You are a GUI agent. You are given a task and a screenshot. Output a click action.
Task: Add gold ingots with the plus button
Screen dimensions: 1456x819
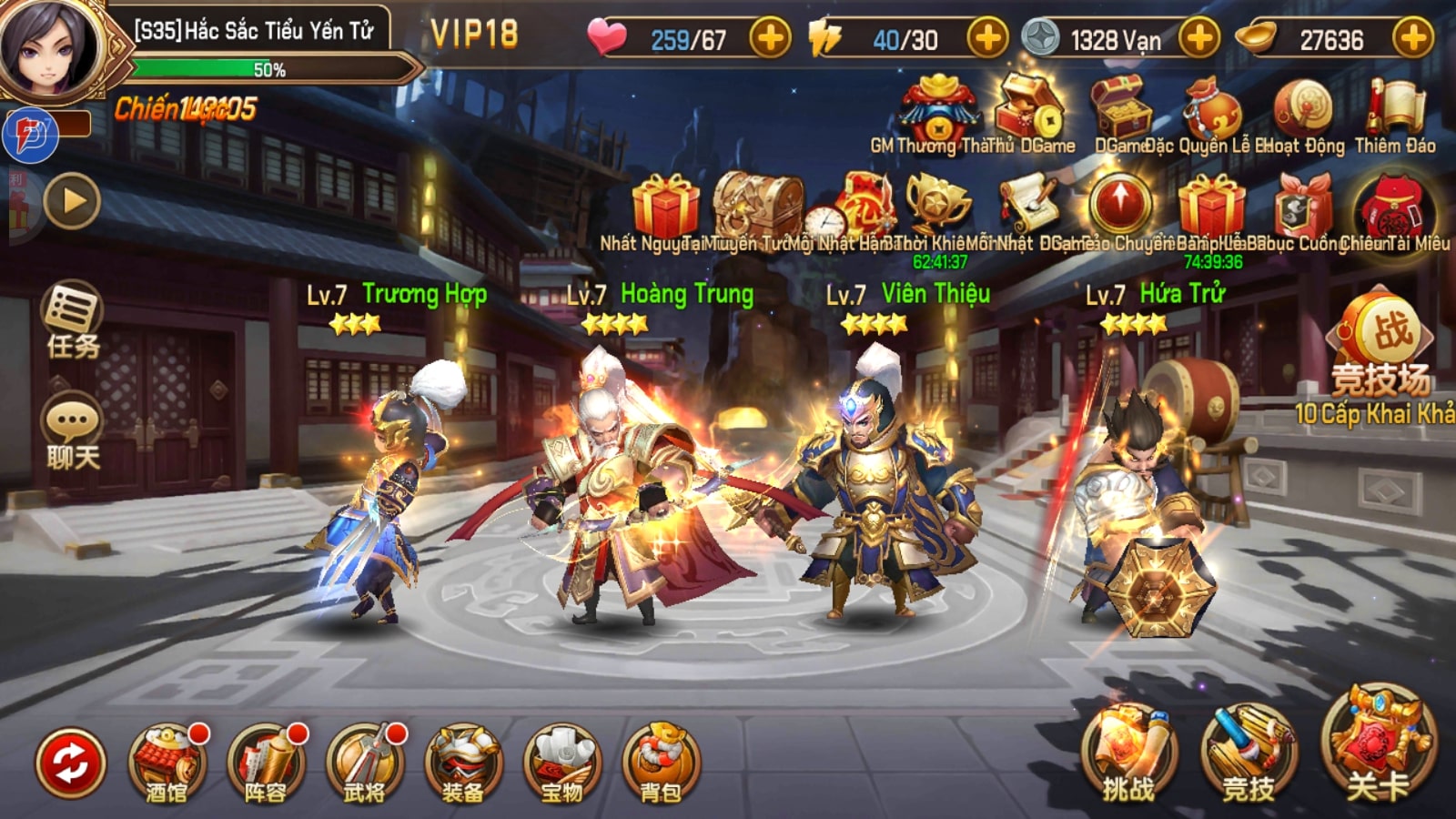[1412, 39]
